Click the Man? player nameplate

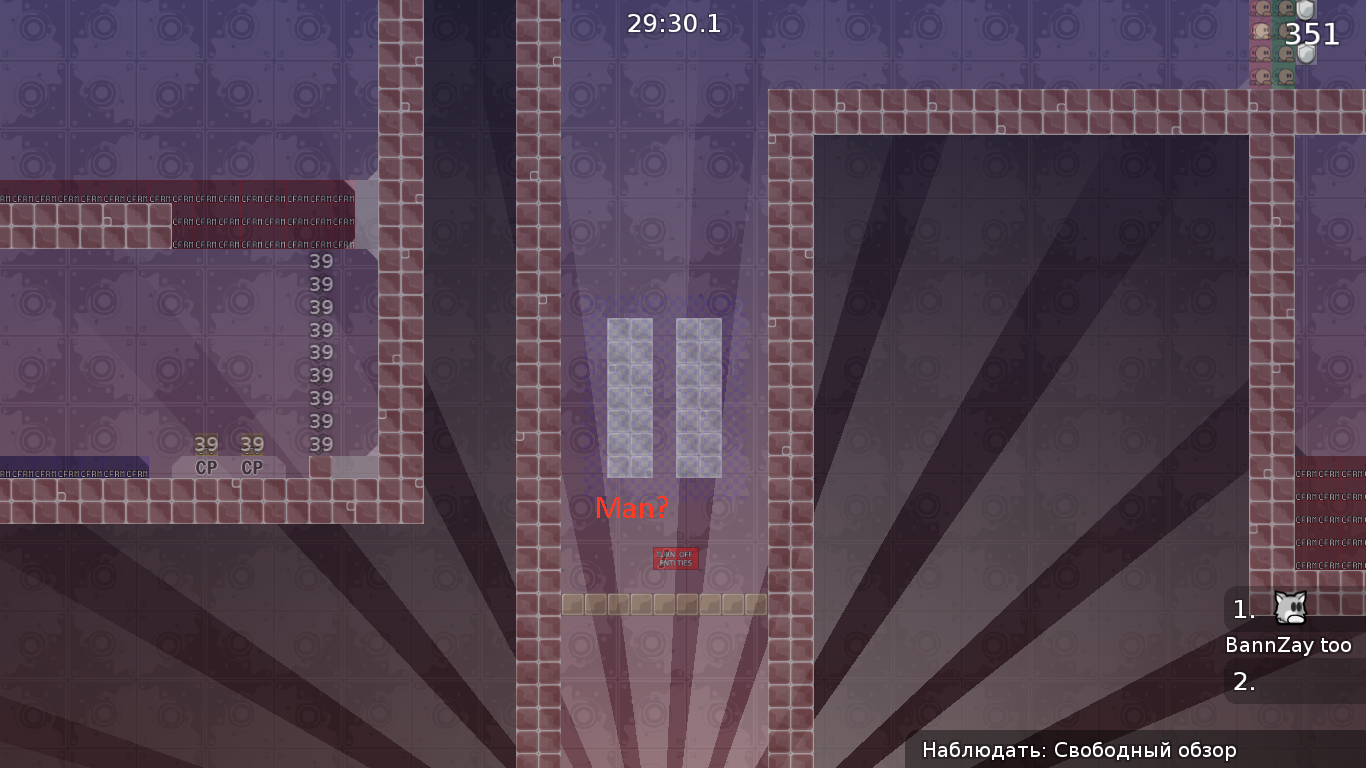(634, 508)
